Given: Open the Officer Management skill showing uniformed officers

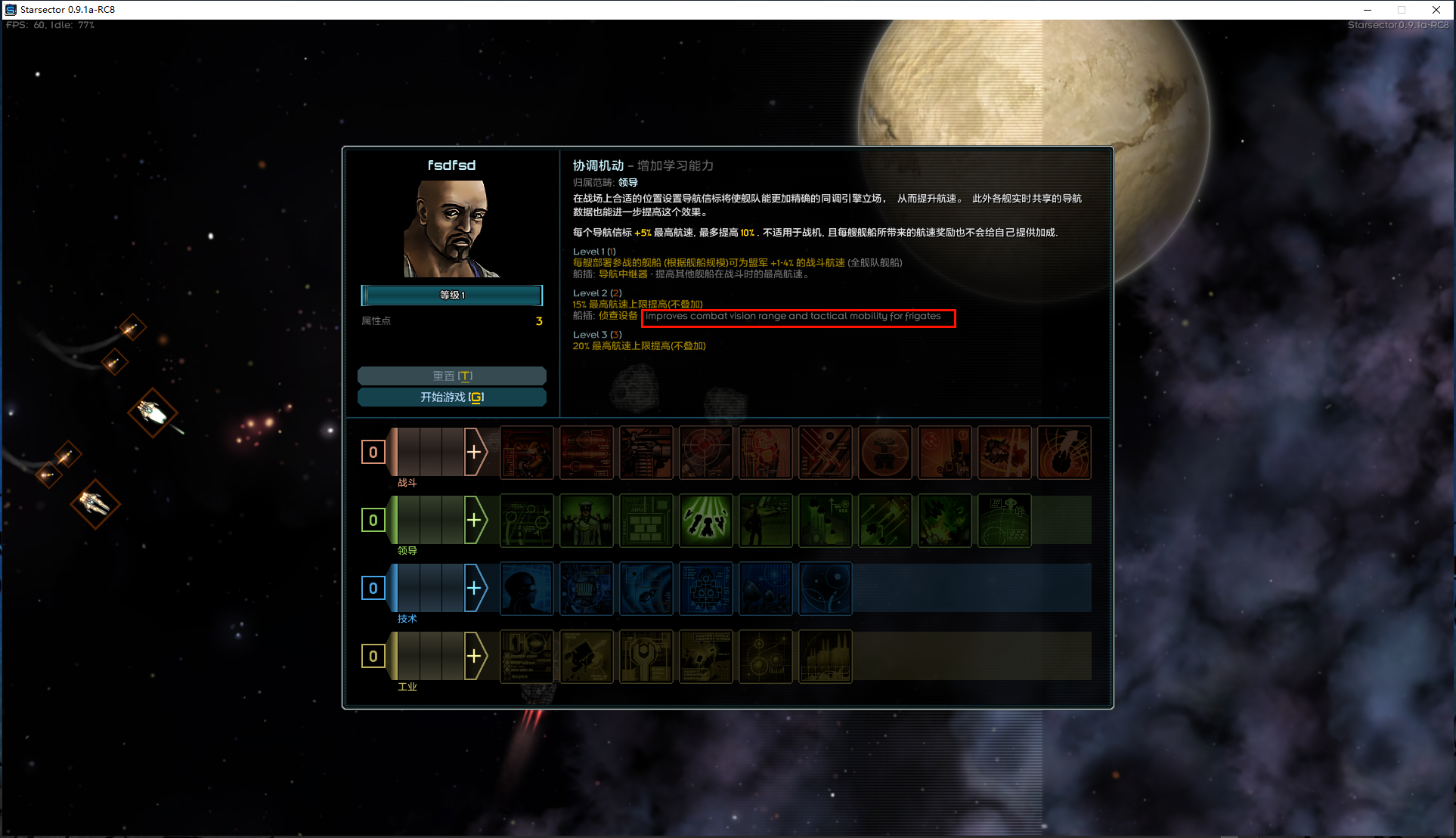Looking at the screenshot, I should pos(587,520).
